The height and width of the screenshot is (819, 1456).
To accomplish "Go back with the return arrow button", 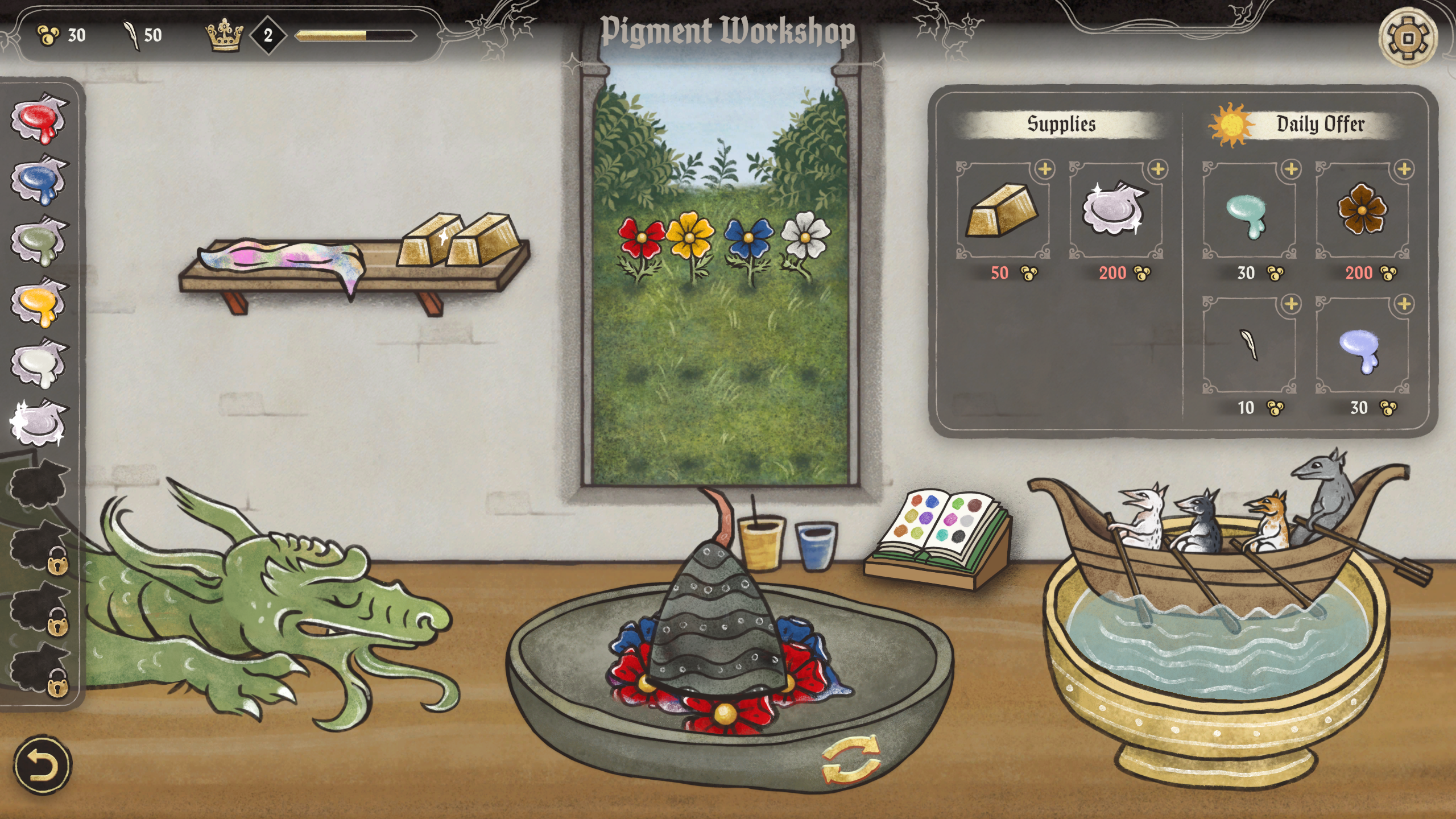I will pos(43,765).
